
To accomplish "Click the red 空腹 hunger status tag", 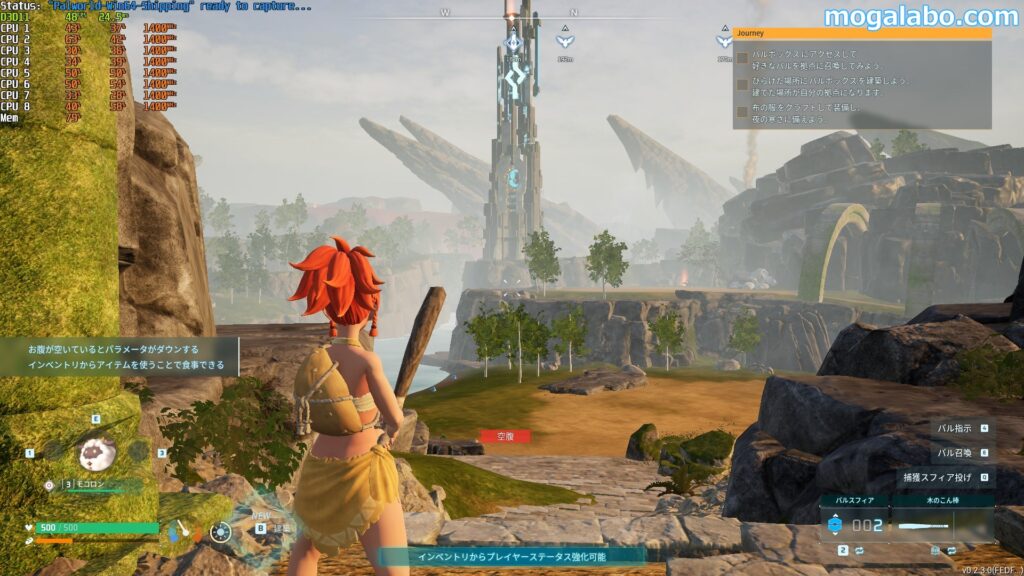I will point(505,436).
